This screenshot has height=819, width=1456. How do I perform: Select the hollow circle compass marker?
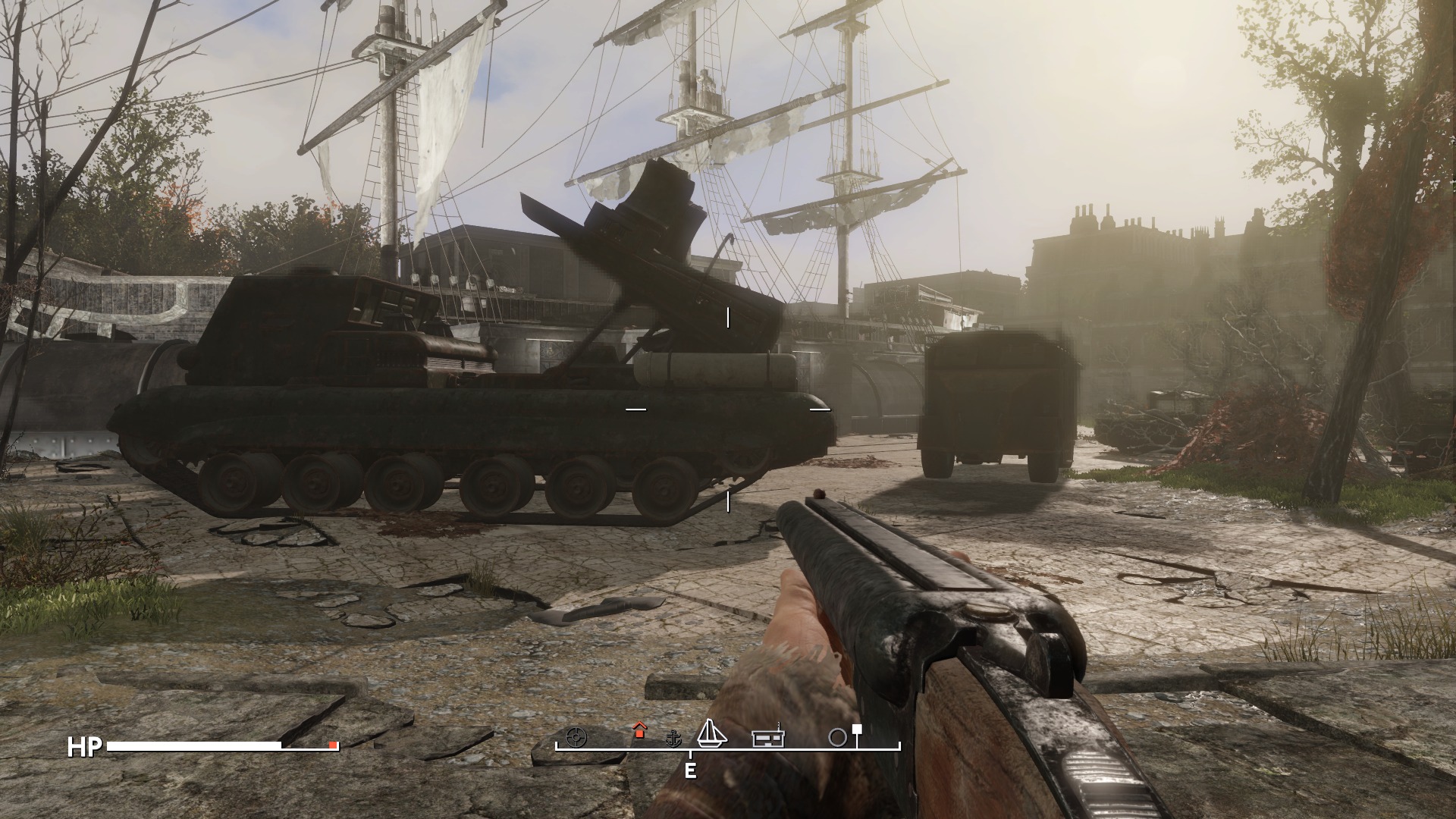(837, 738)
